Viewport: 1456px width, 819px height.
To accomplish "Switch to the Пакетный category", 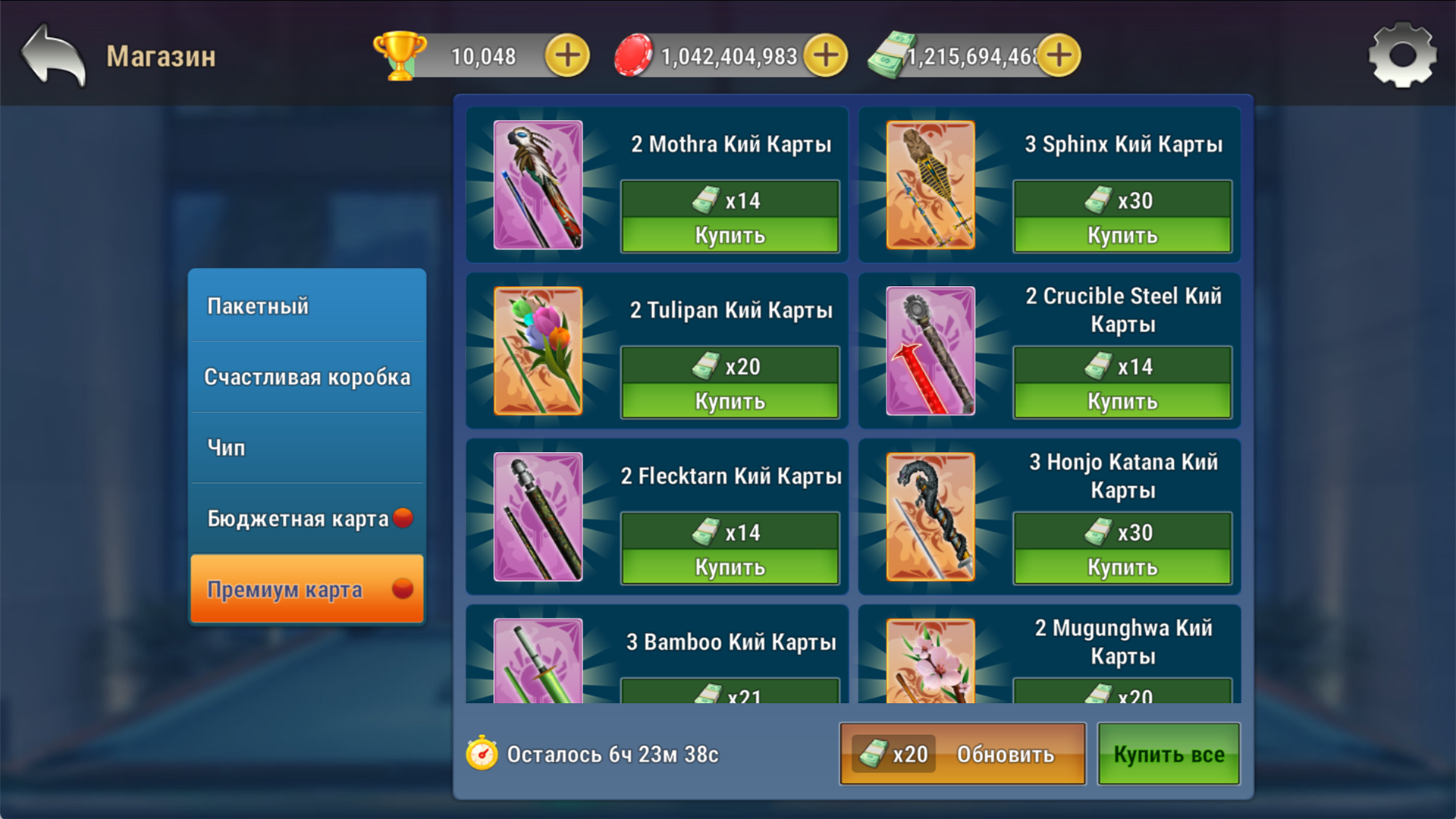I will coord(306,306).
